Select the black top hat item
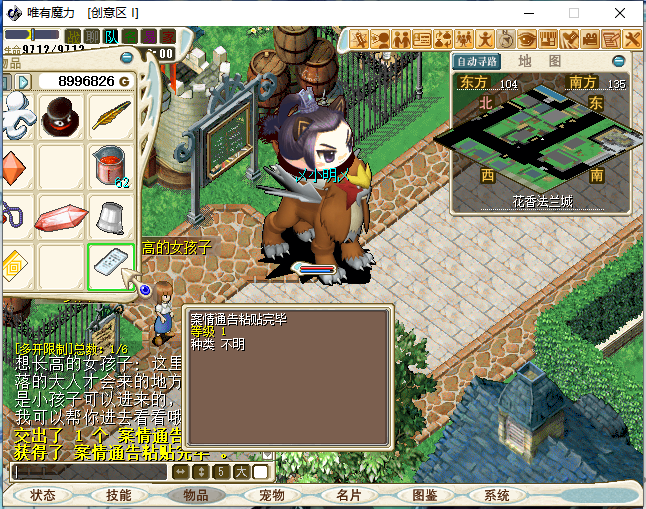Viewport: 646px width, 509px height. point(60,118)
